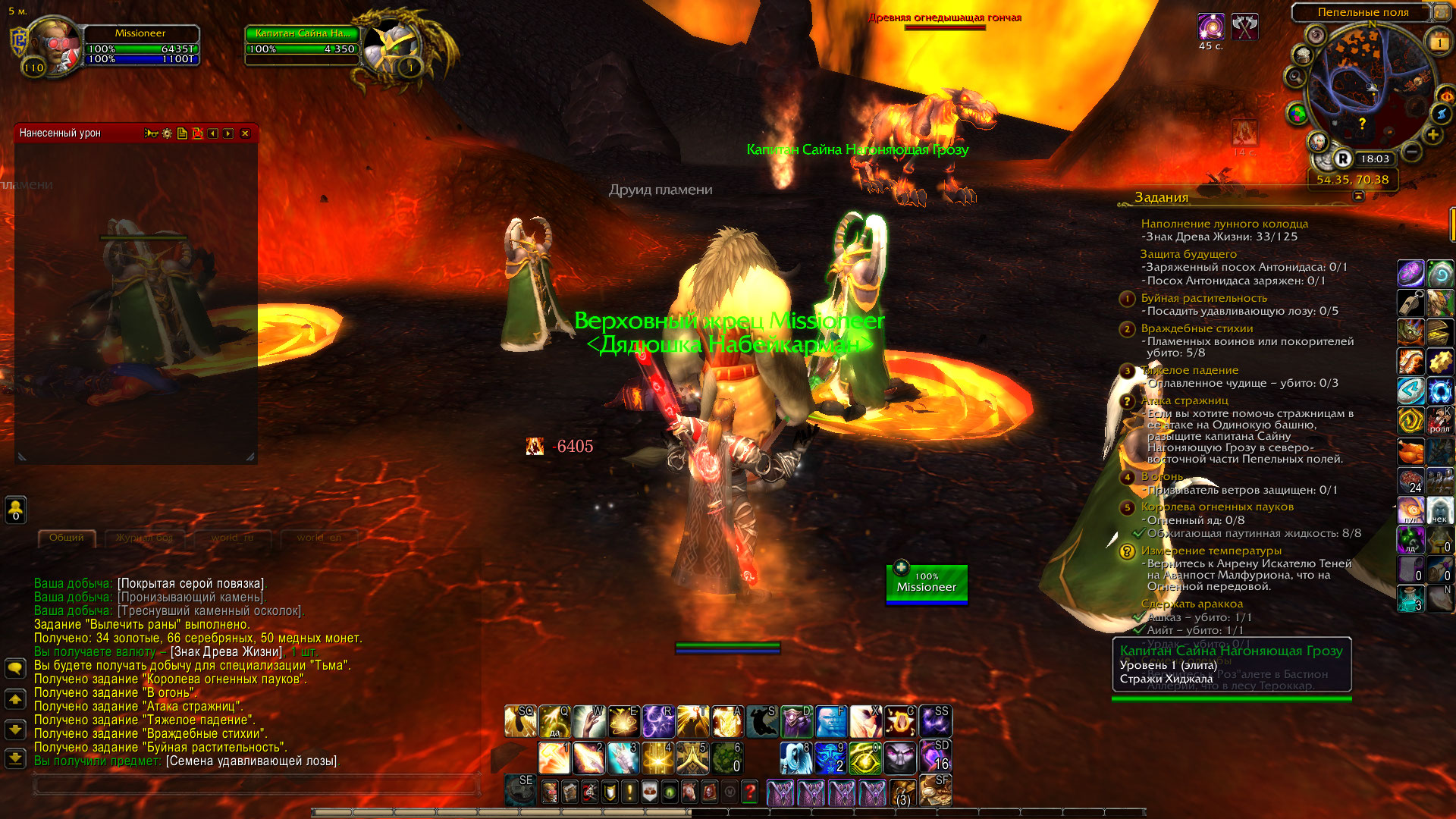Click the chat input box
Image resolution: width=1456 pixels, height=819 pixels.
click(256, 785)
